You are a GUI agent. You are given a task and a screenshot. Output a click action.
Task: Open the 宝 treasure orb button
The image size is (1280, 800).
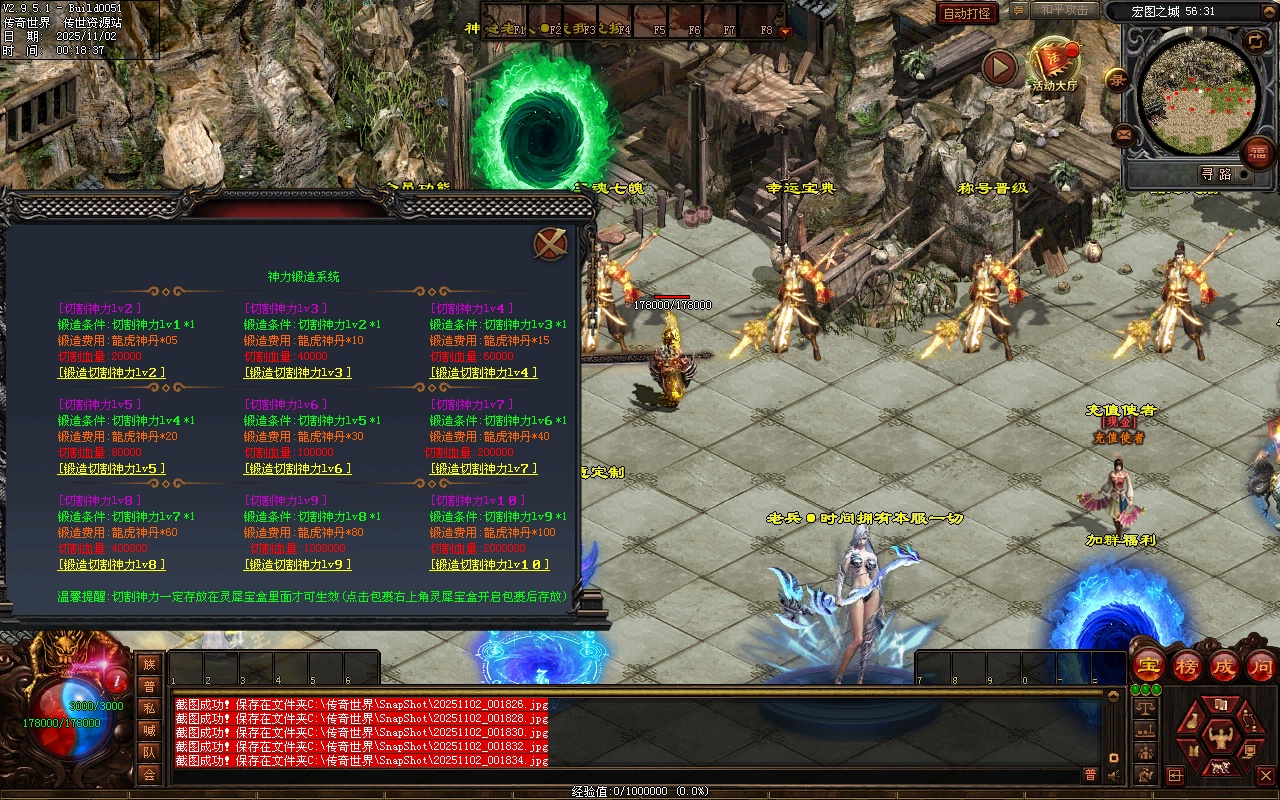click(1149, 665)
